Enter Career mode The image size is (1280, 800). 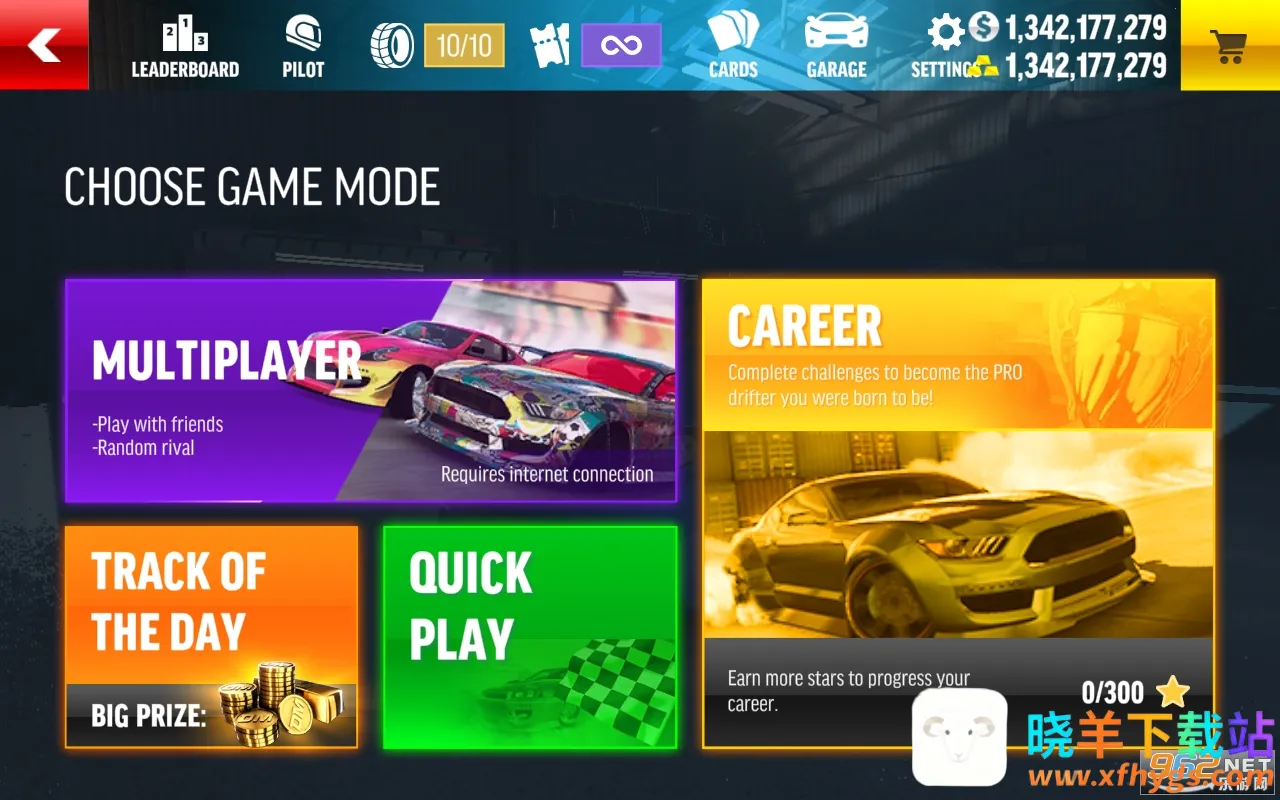coord(957,512)
